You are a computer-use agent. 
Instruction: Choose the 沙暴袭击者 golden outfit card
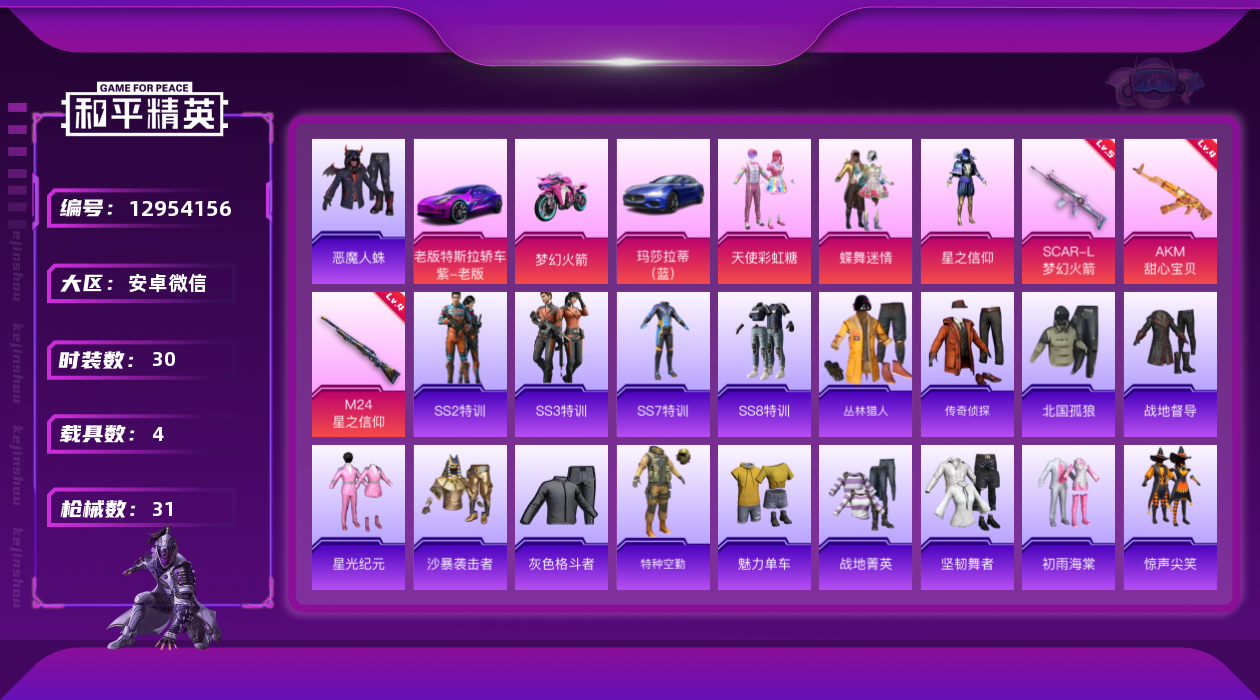(x=460, y=517)
